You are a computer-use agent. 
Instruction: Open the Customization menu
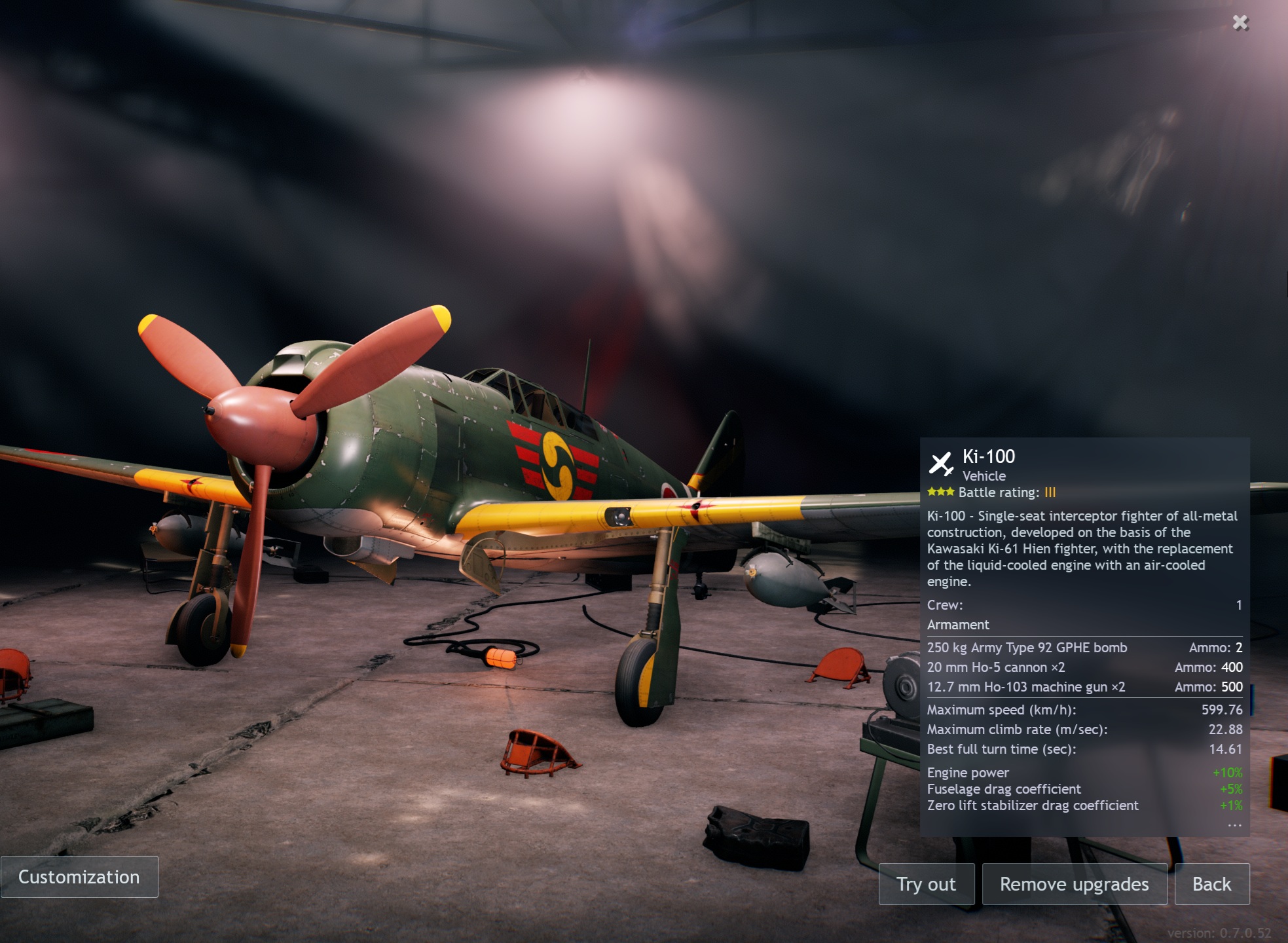tap(79, 877)
